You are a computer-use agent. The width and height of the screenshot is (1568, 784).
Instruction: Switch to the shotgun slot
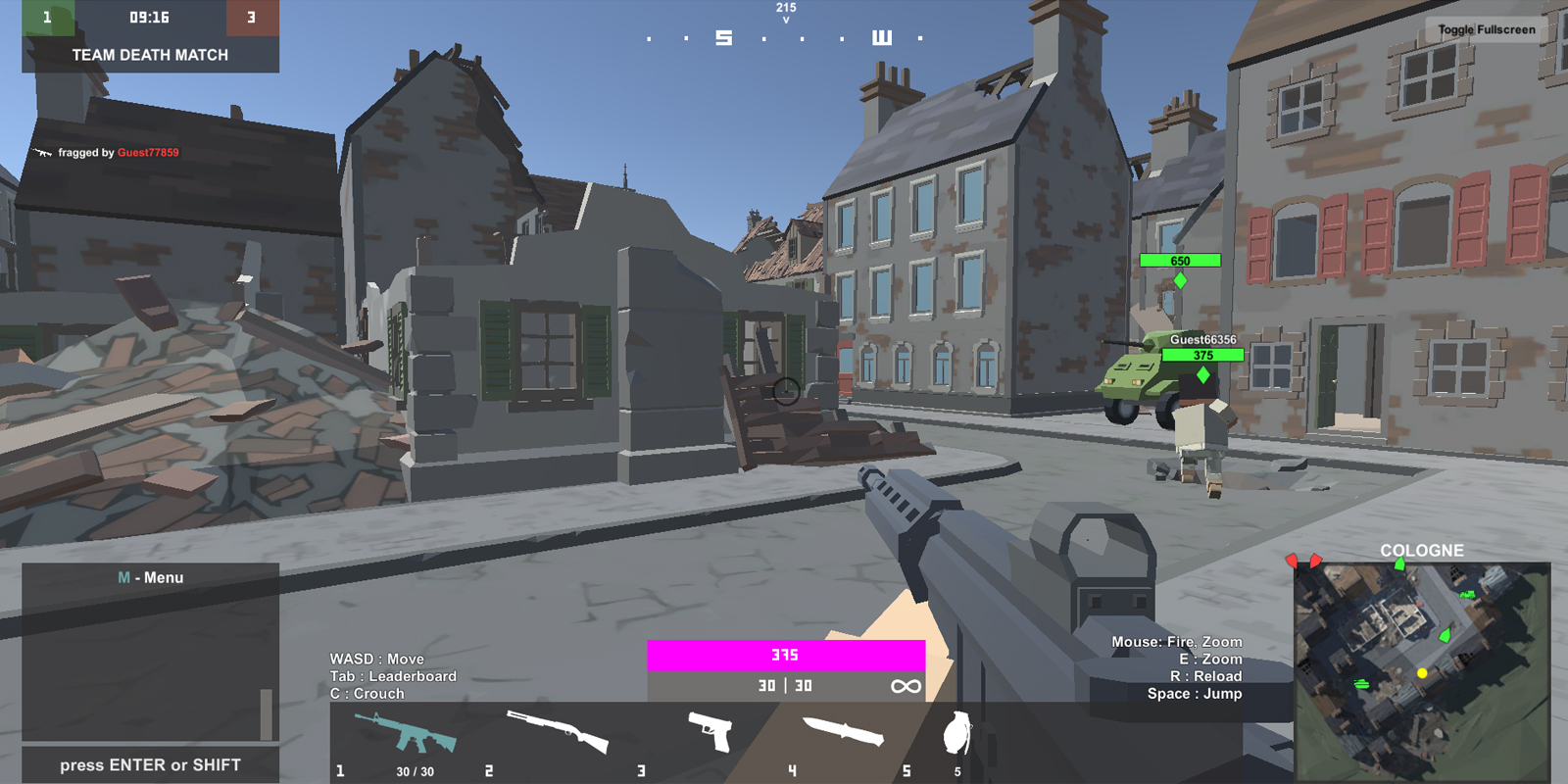557,732
